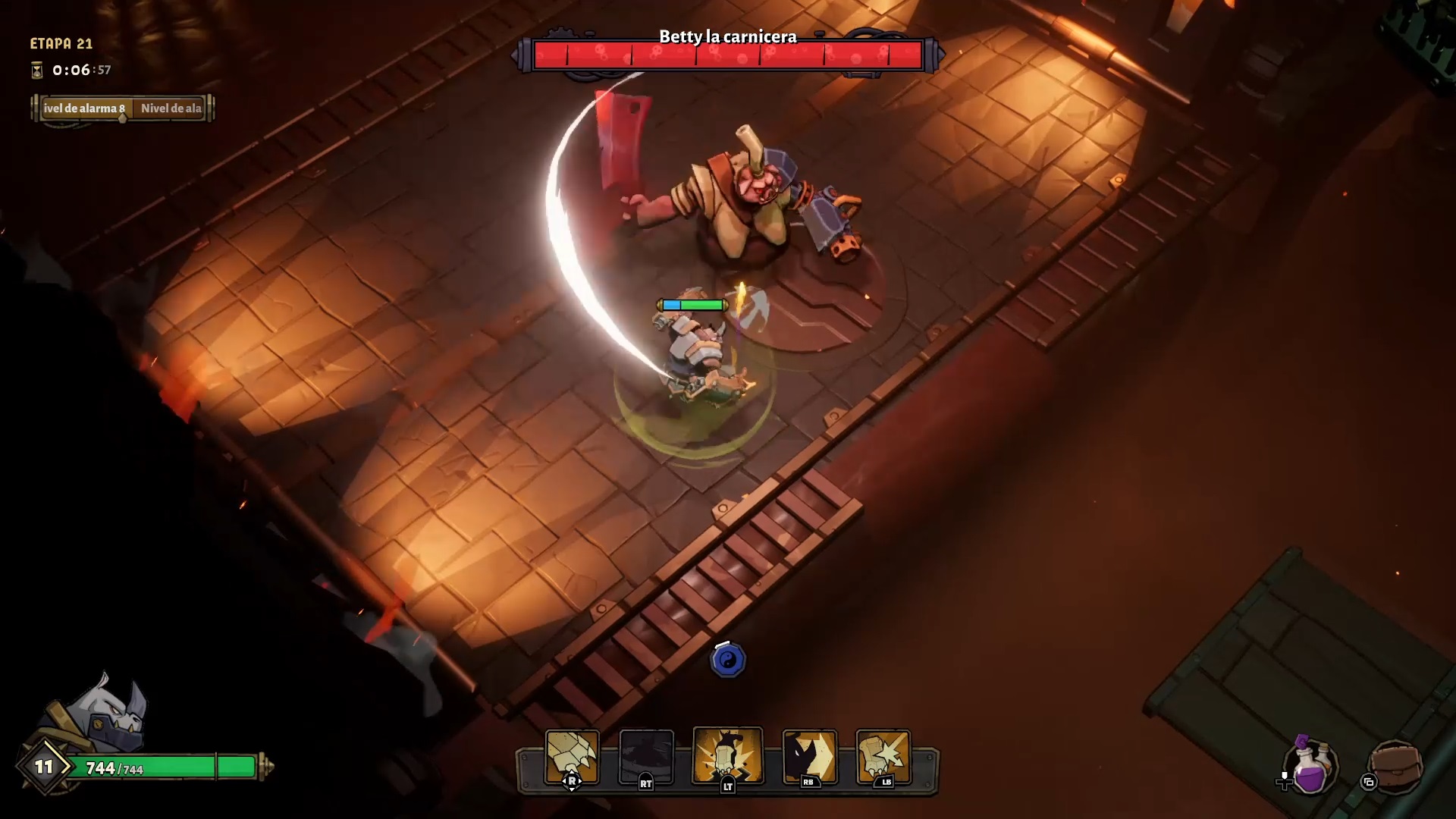Select the alarm level indicator bar
1456x819 pixels.
pos(123,108)
